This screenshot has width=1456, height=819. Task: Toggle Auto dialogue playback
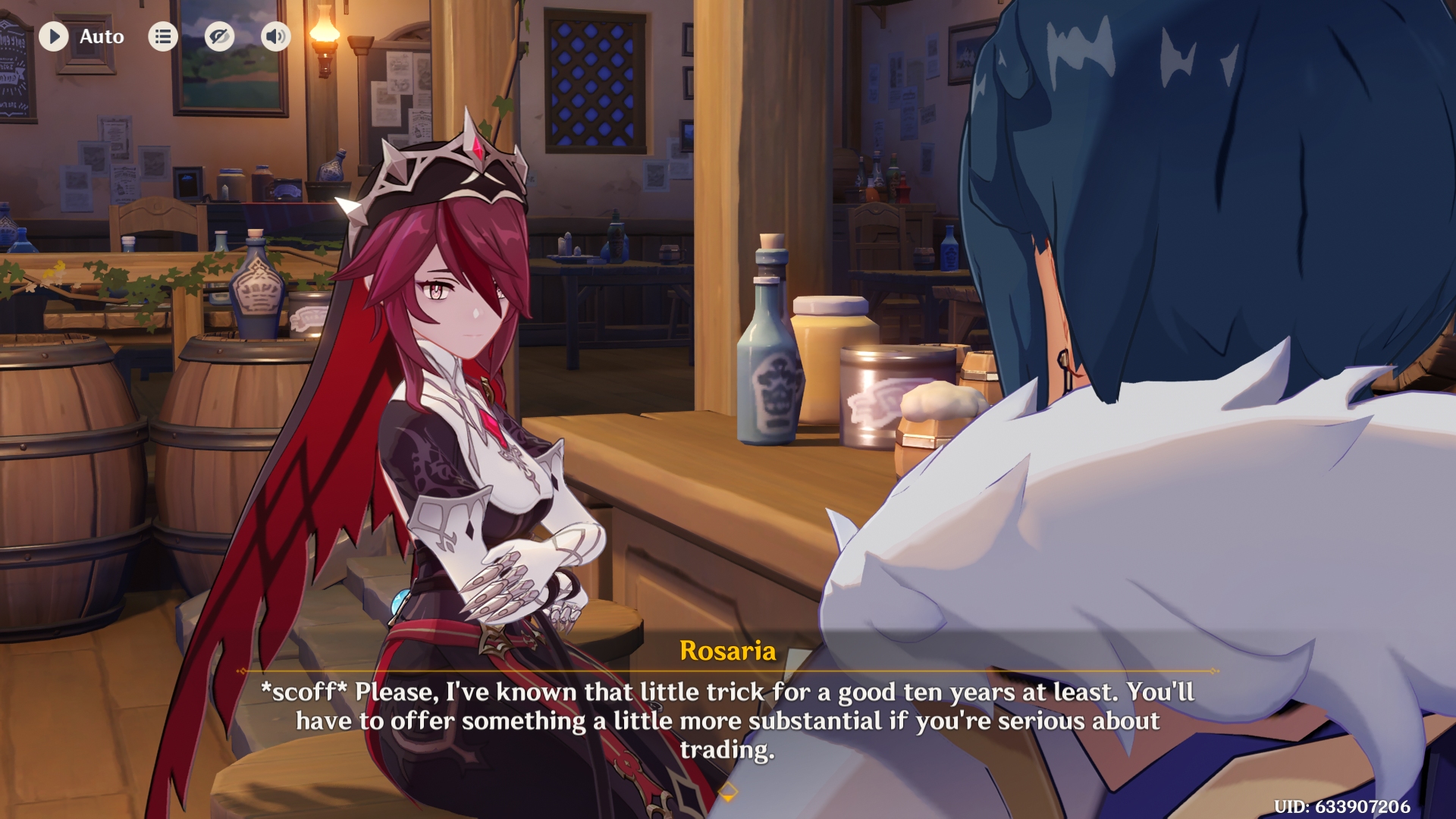[x=55, y=36]
